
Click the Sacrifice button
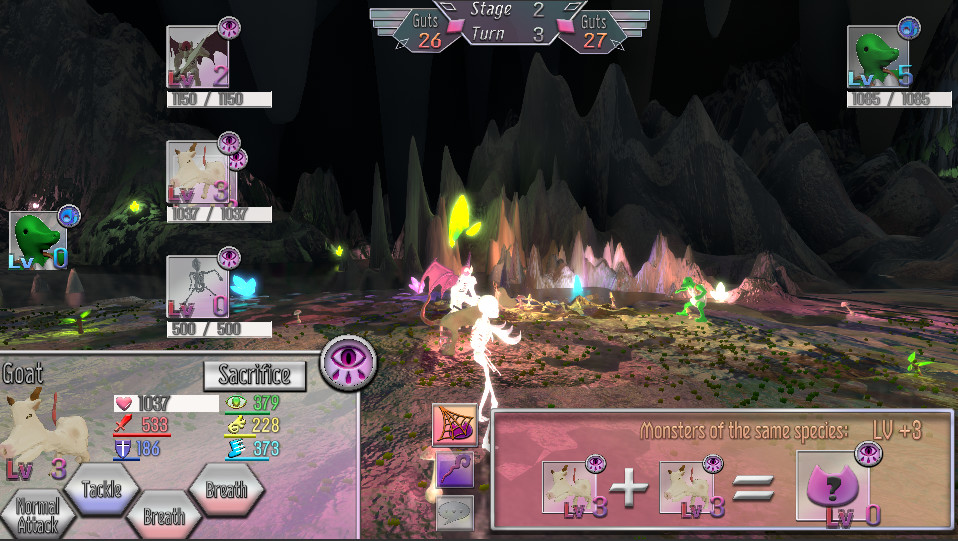click(254, 375)
